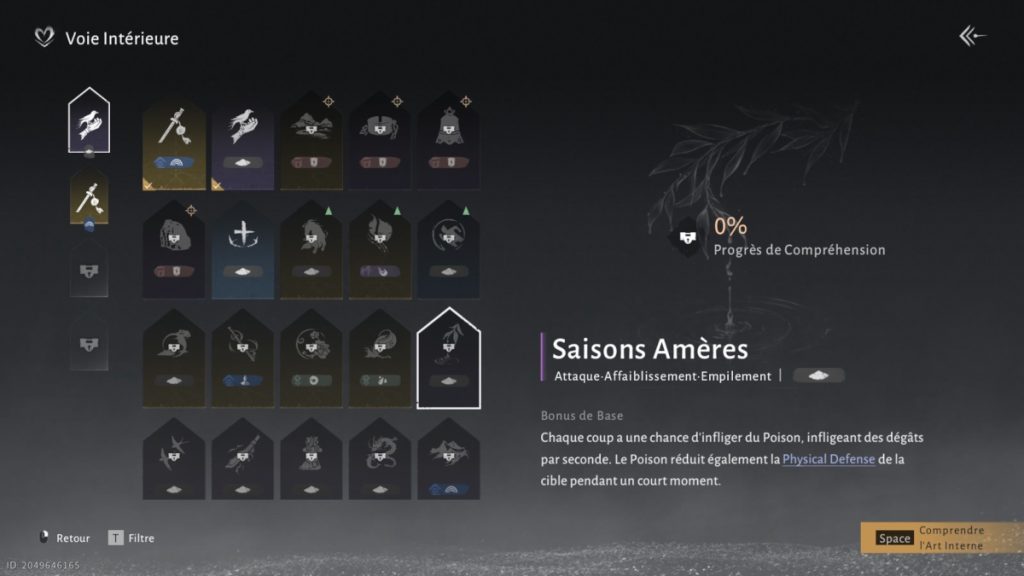This screenshot has height=576, width=1024.
Task: Choose the flute with tassel art card
Action: pos(174,134)
